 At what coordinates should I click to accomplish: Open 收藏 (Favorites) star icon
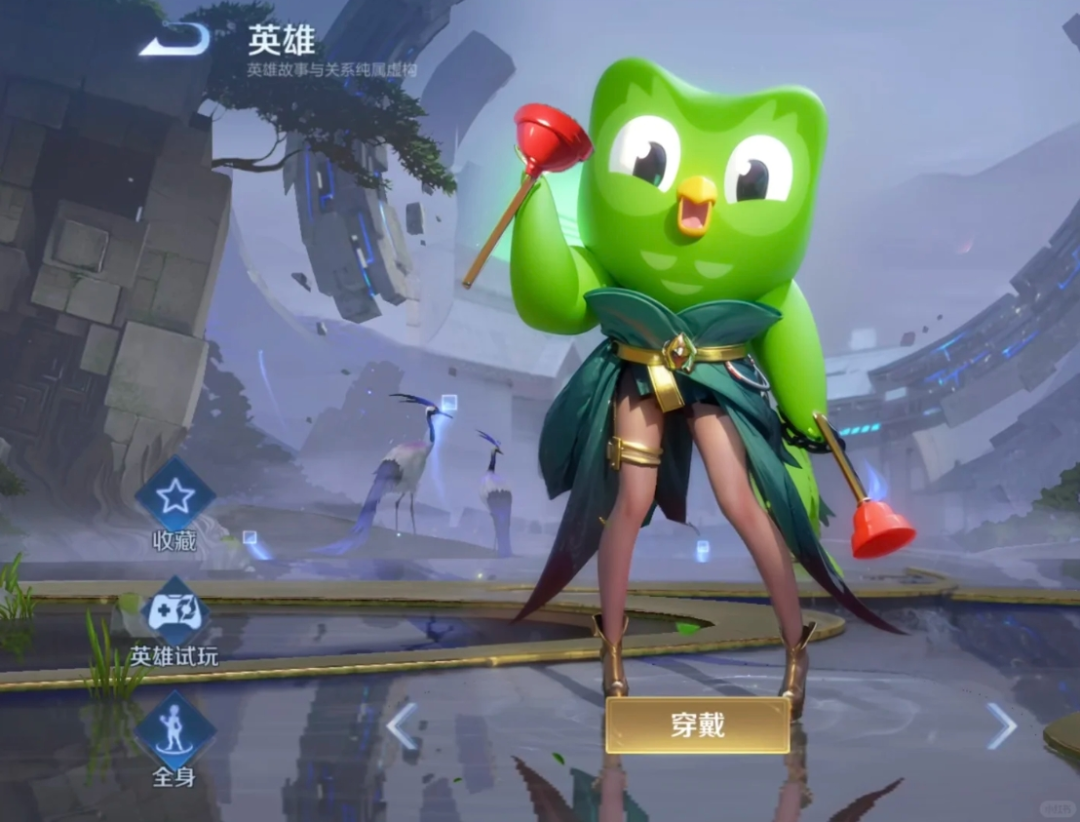click(175, 496)
